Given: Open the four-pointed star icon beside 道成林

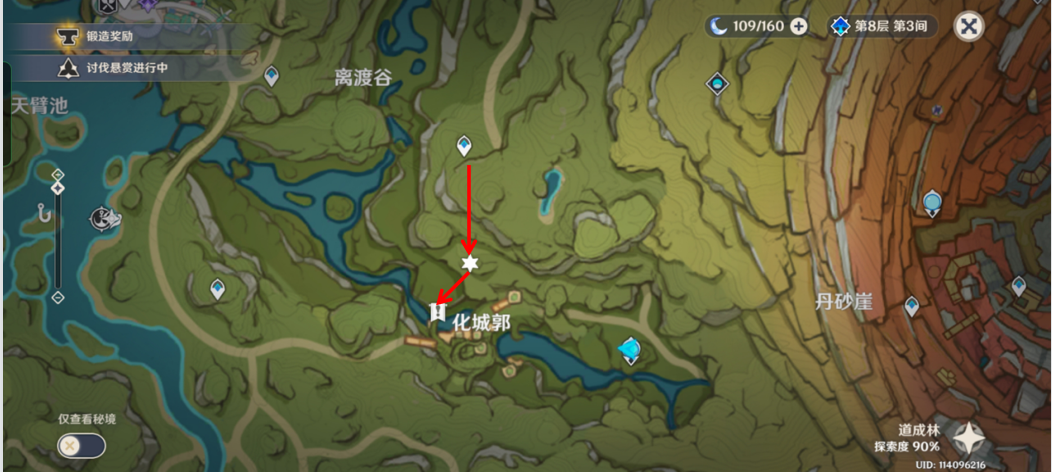Looking at the screenshot, I should point(969,438).
